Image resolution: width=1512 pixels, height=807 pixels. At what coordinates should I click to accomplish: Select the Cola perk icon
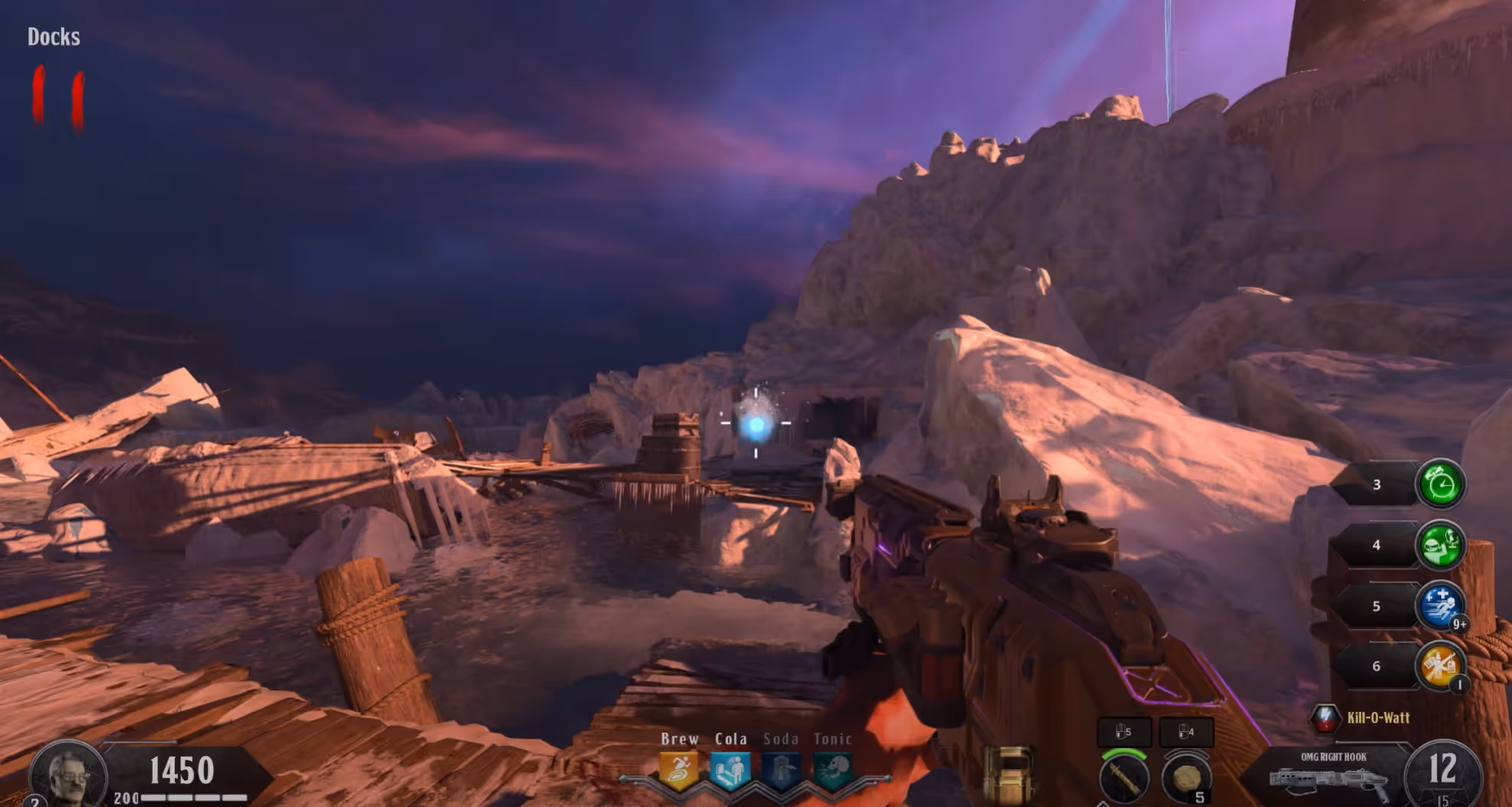[730, 771]
